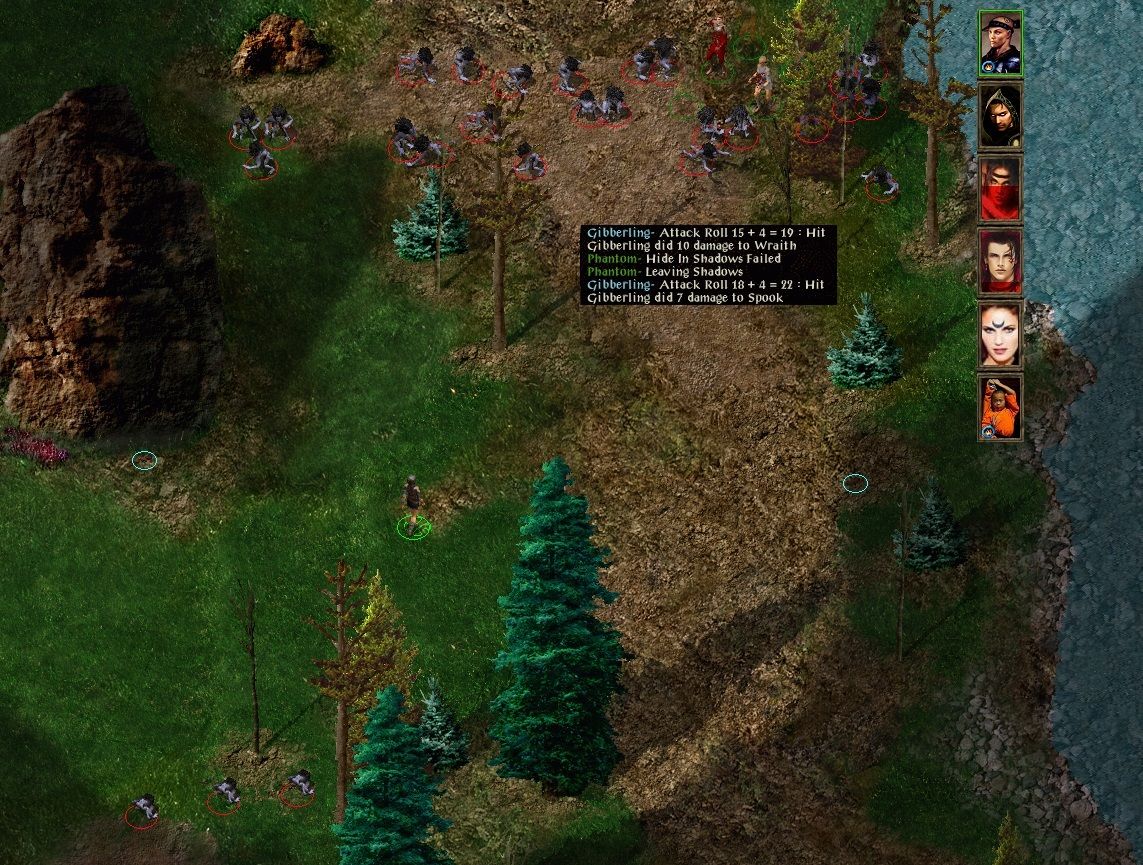Click the combat log message box
This screenshot has height=865, width=1143.
[708, 265]
